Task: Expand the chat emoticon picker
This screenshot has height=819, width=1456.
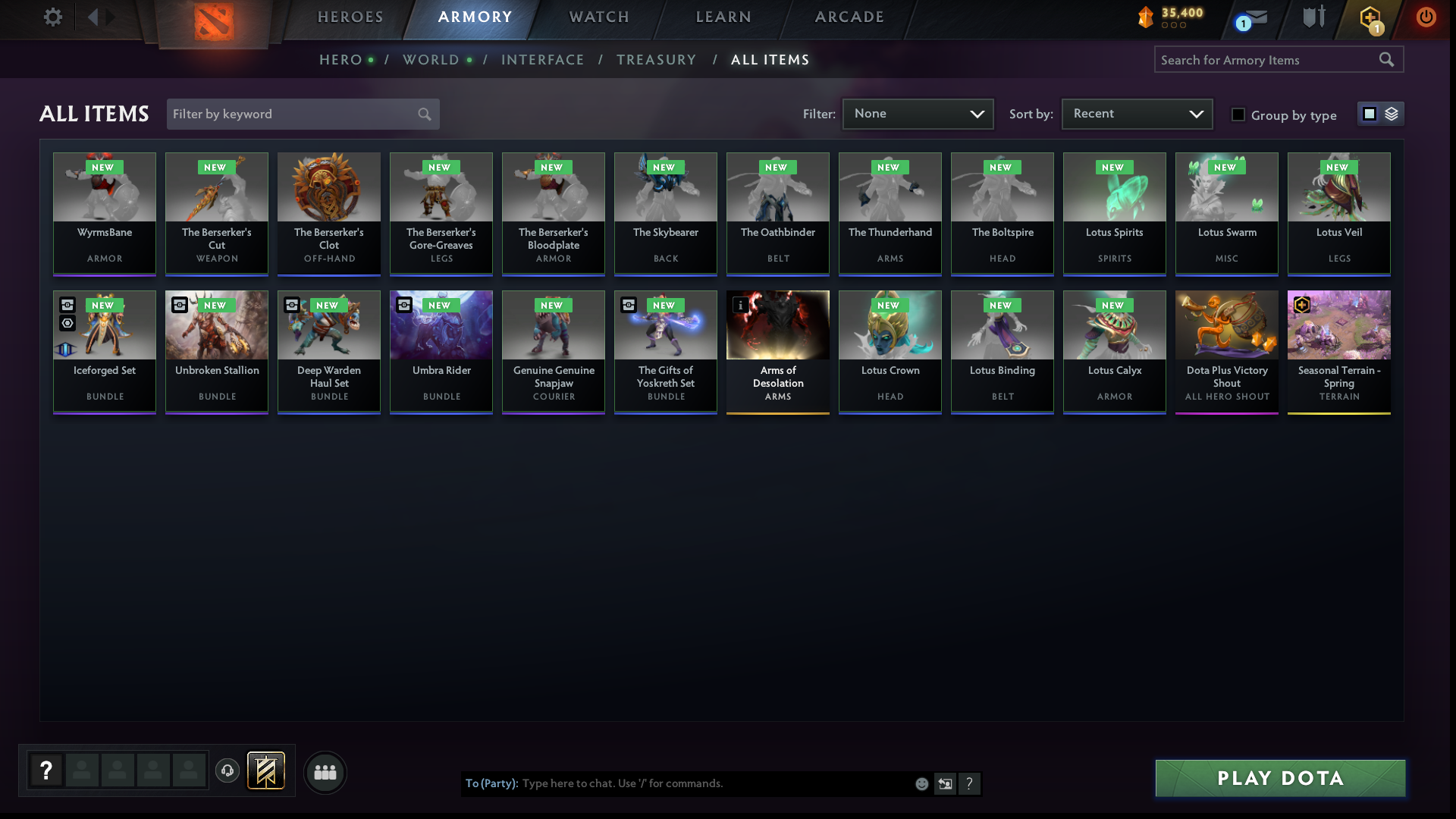Action: (921, 784)
